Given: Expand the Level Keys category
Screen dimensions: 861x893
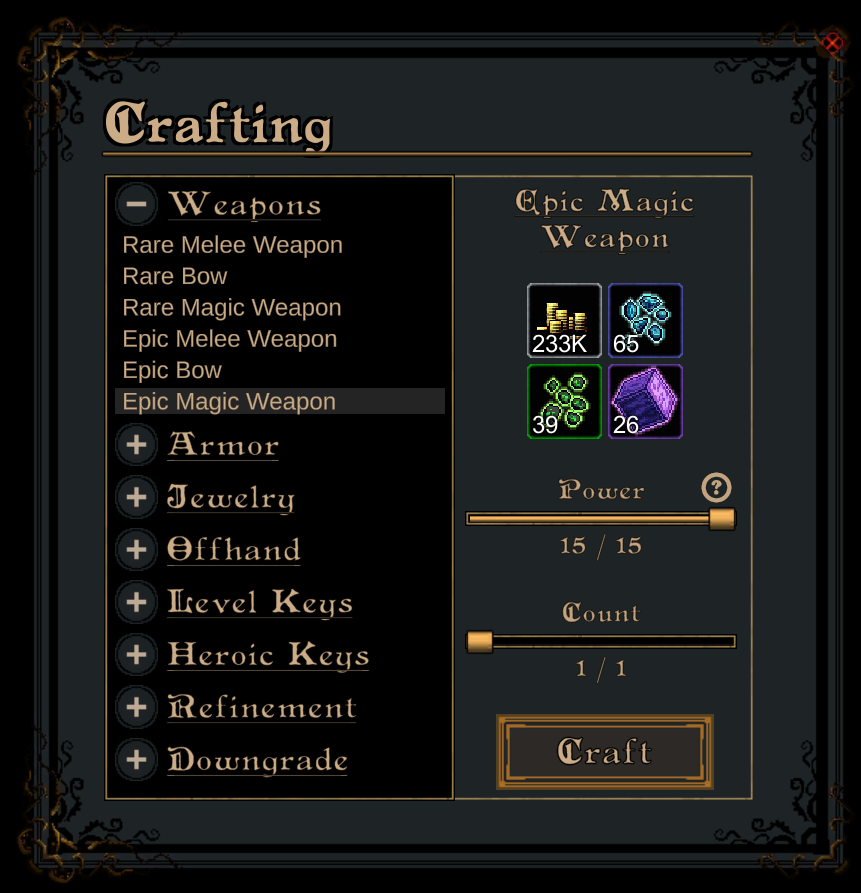Looking at the screenshot, I should 137,602.
